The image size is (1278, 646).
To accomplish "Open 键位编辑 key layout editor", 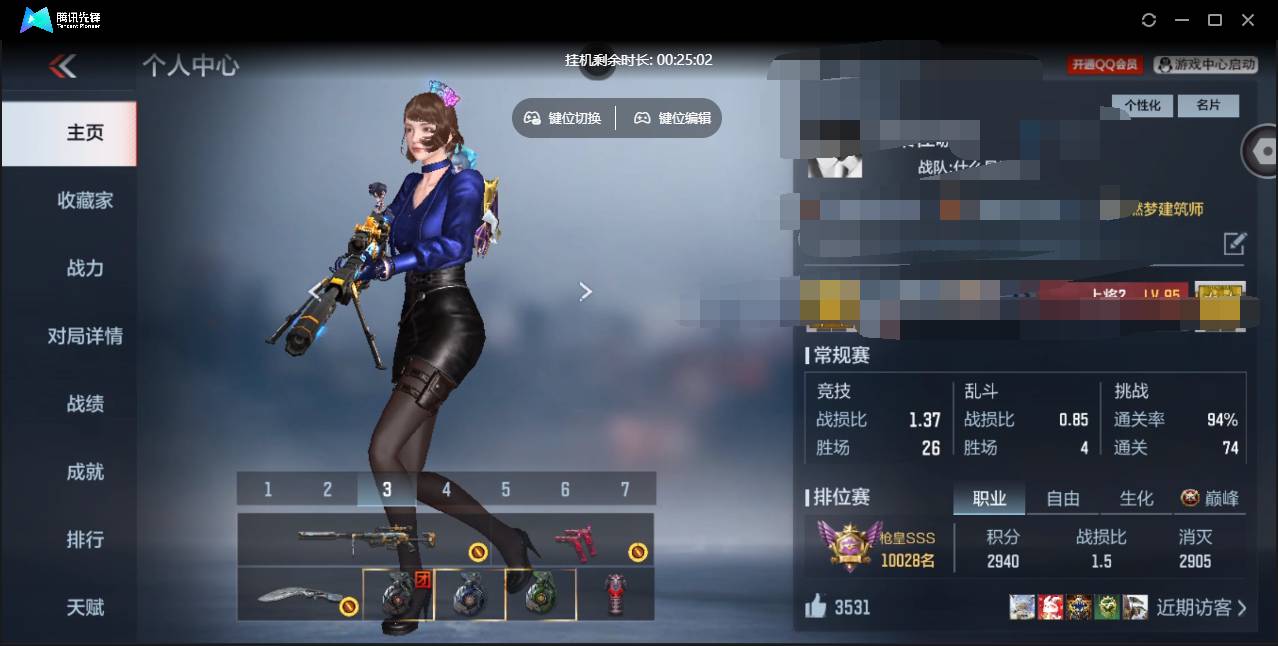I will [x=673, y=118].
